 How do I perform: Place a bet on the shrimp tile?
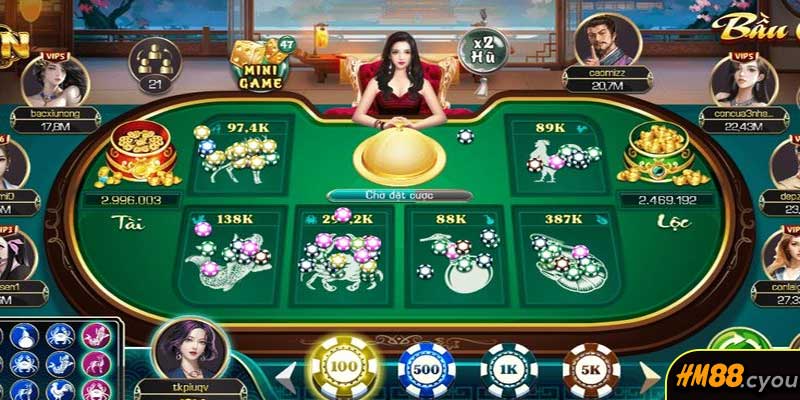[565, 255]
